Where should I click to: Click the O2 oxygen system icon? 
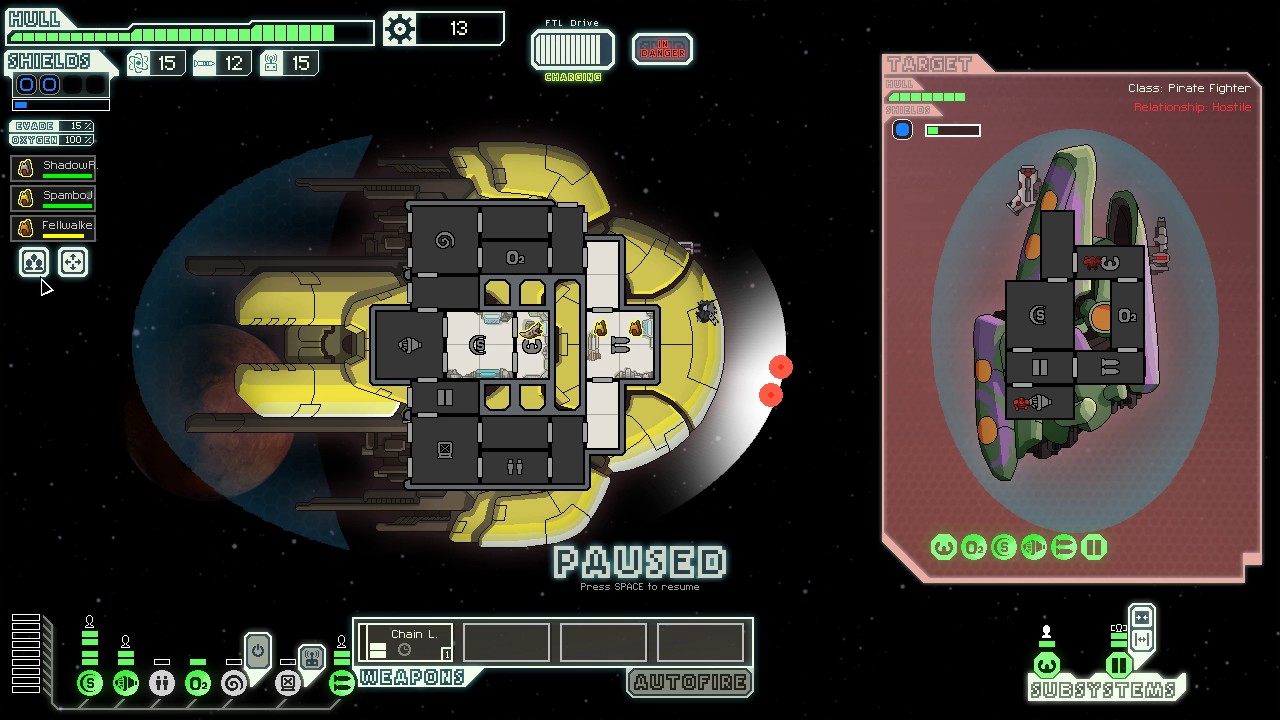coord(198,683)
